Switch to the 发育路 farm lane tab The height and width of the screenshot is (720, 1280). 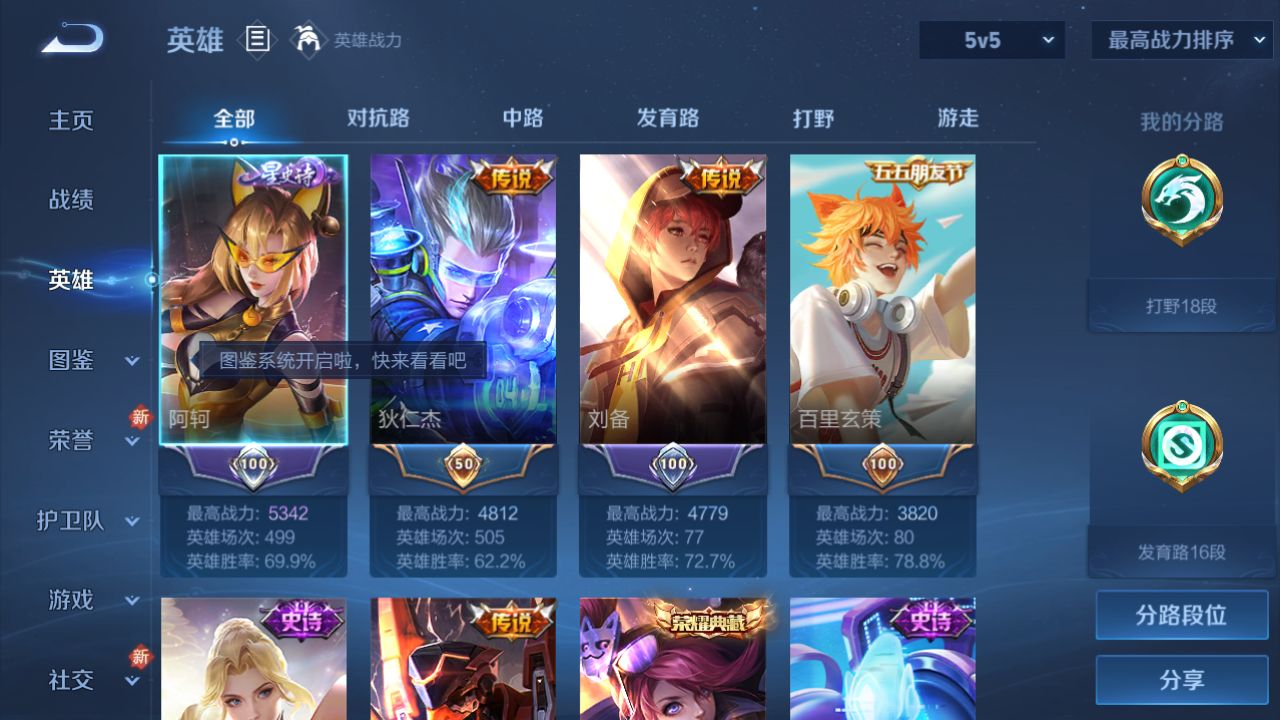[x=668, y=118]
